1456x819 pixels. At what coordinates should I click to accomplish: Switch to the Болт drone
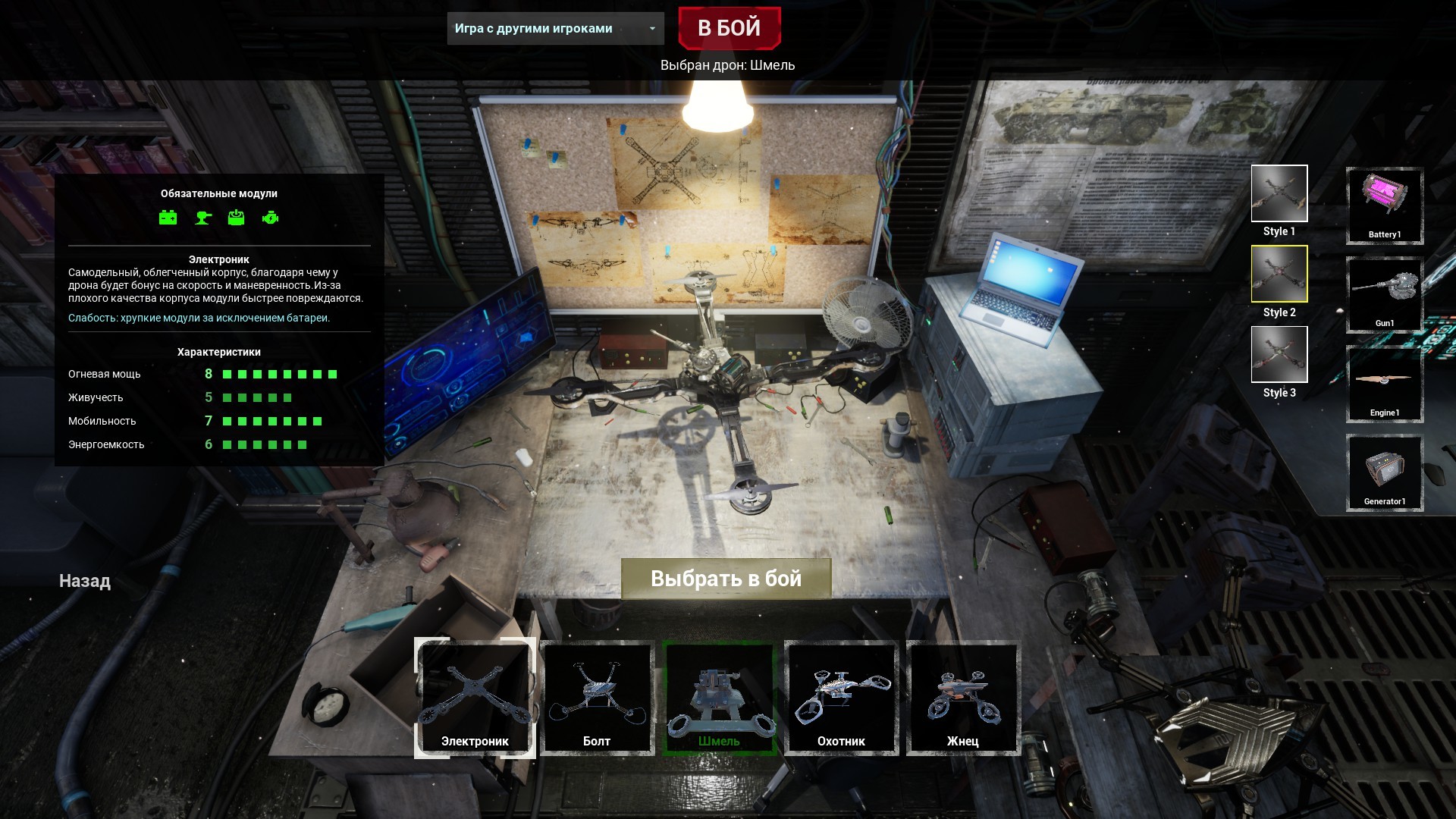pos(597,698)
